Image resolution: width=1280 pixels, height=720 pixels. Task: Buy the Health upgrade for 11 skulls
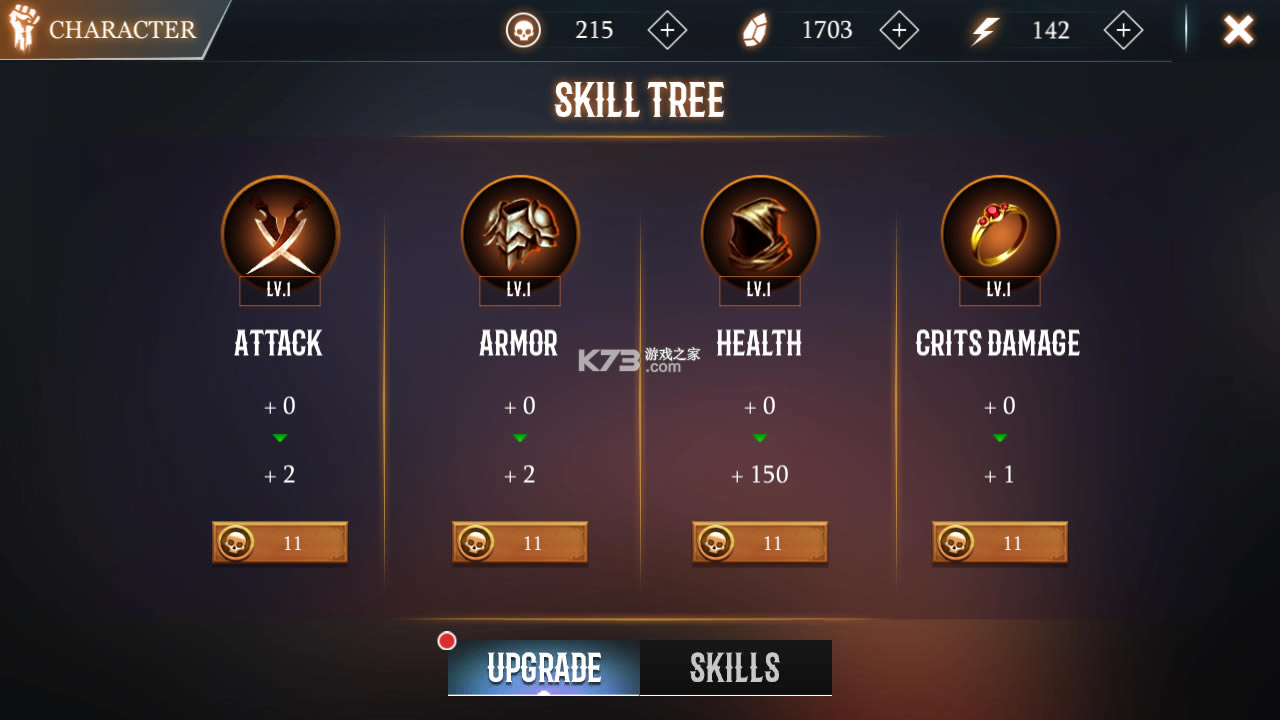[x=760, y=543]
